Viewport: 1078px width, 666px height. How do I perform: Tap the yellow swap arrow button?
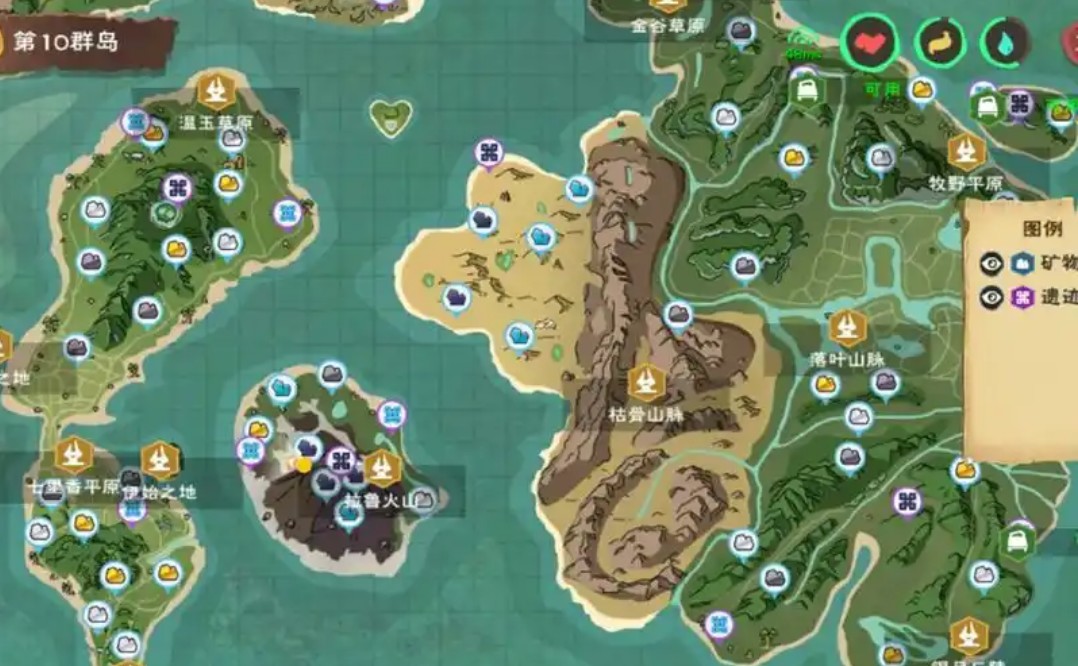coord(939,42)
